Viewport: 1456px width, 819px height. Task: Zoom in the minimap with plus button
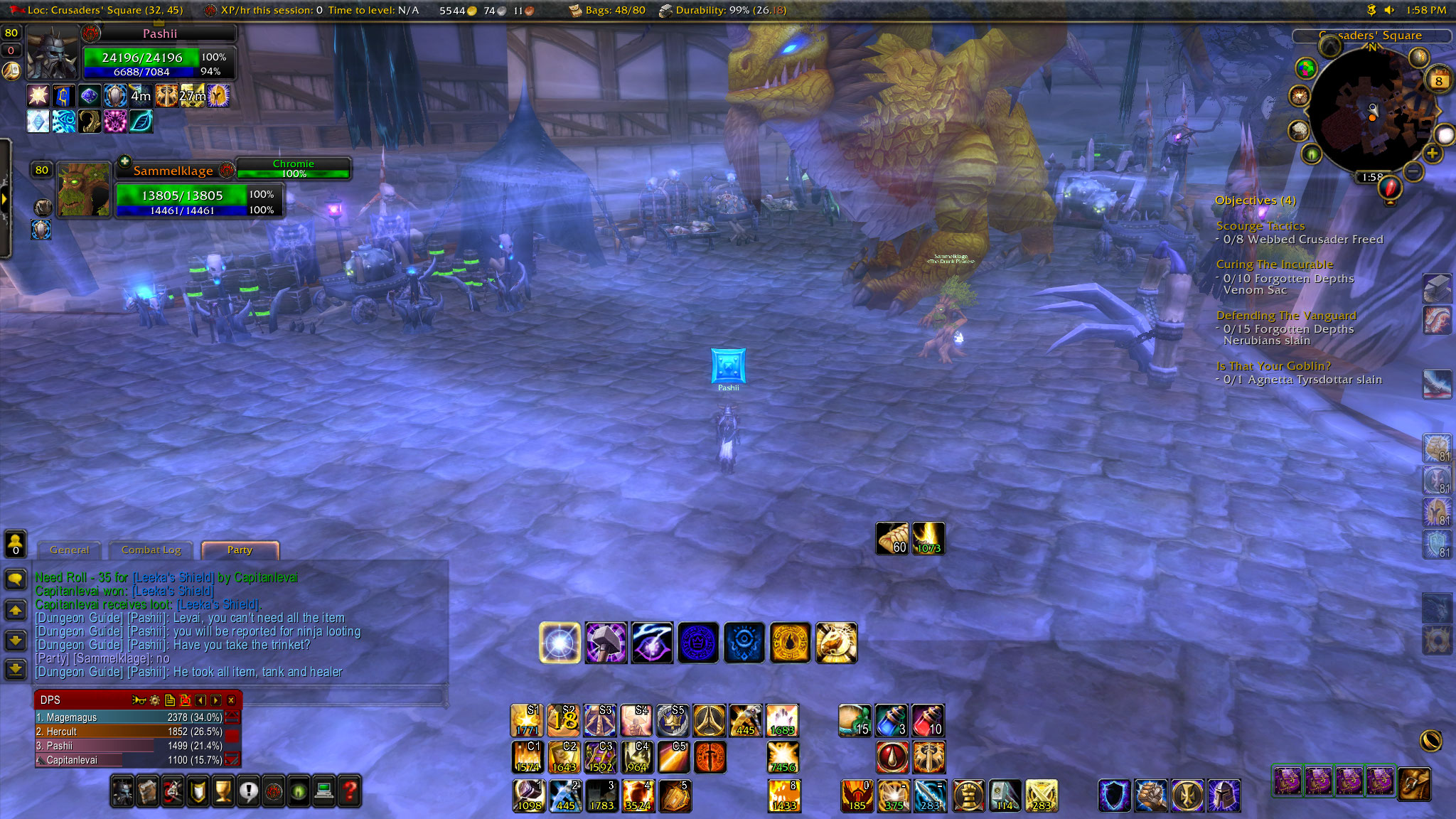point(1432,153)
